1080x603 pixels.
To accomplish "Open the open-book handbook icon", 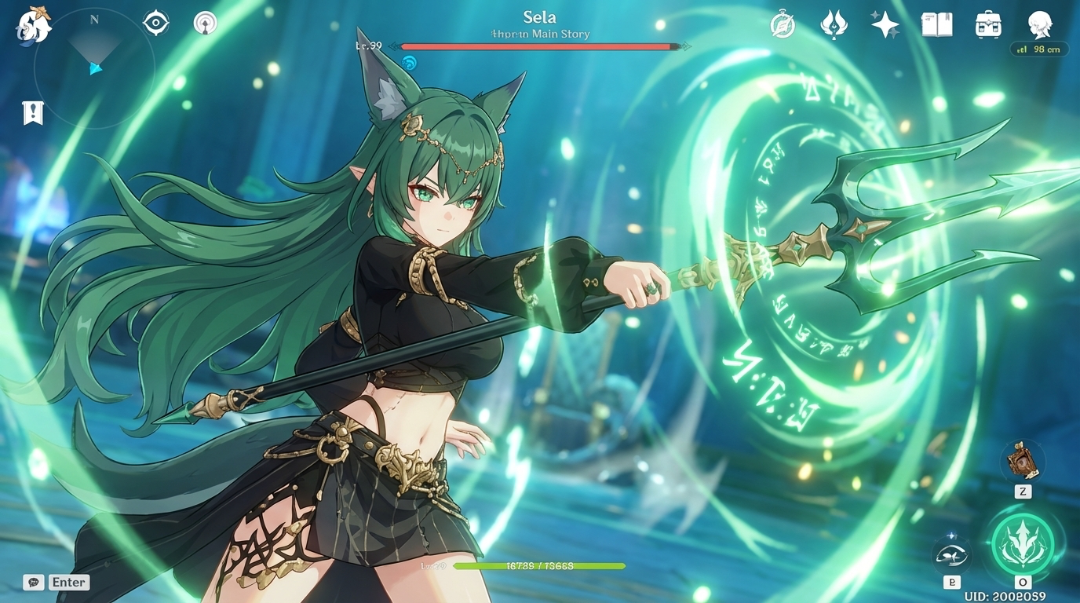I will tap(937, 25).
